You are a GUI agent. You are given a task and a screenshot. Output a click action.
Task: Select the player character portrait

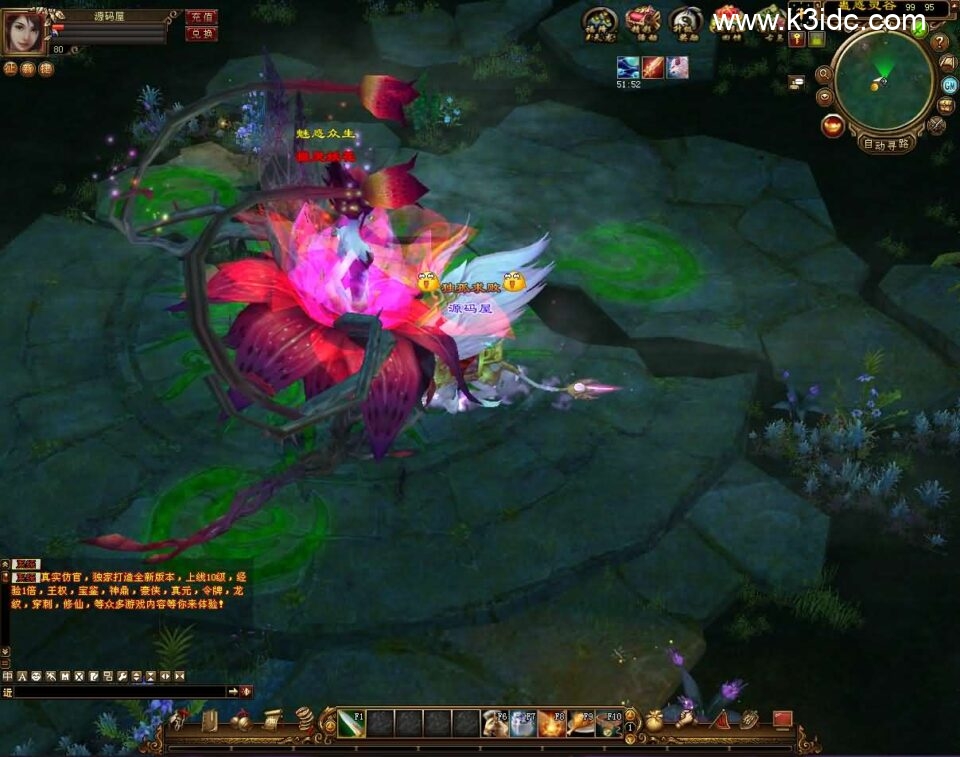point(23,32)
